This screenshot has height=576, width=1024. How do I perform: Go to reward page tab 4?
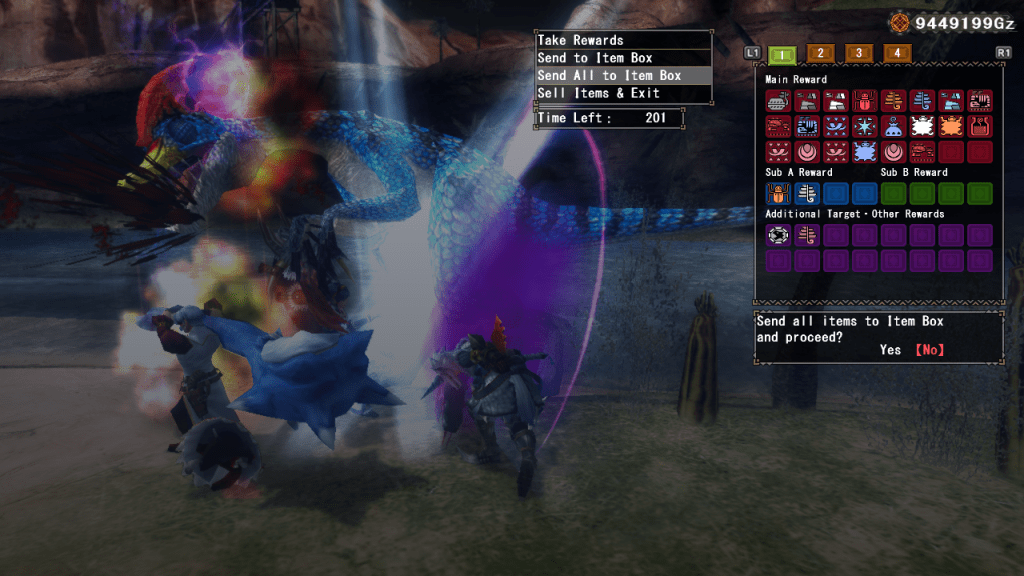pos(897,53)
